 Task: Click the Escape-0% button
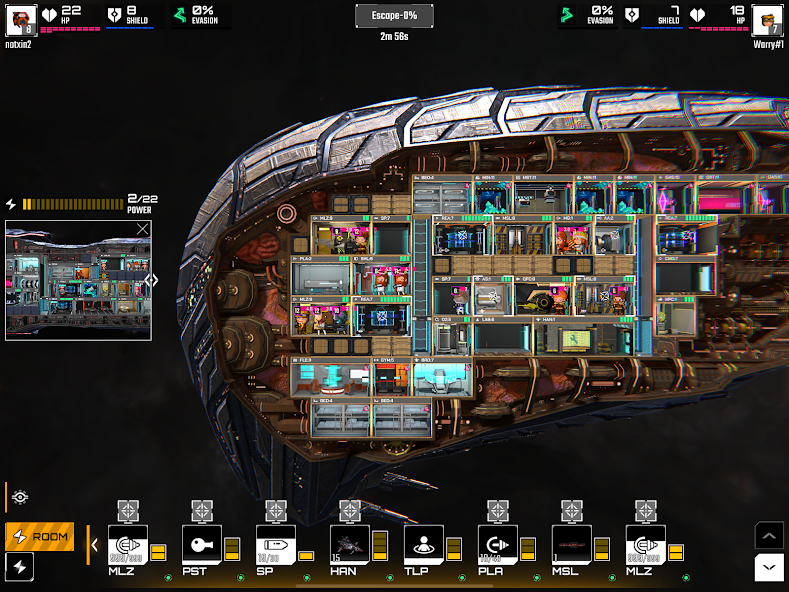(x=394, y=16)
